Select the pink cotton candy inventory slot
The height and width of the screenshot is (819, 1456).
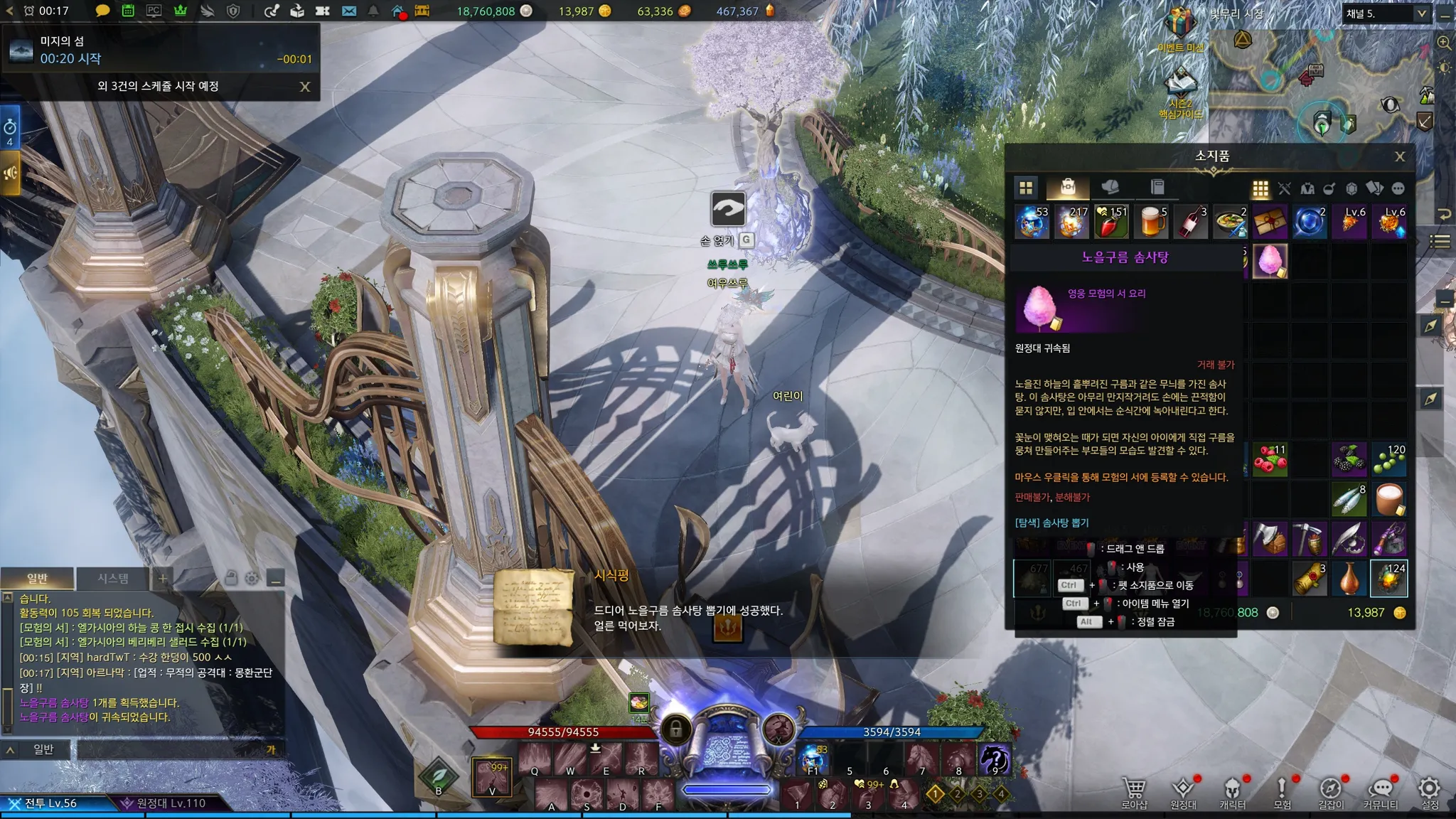(1270, 261)
